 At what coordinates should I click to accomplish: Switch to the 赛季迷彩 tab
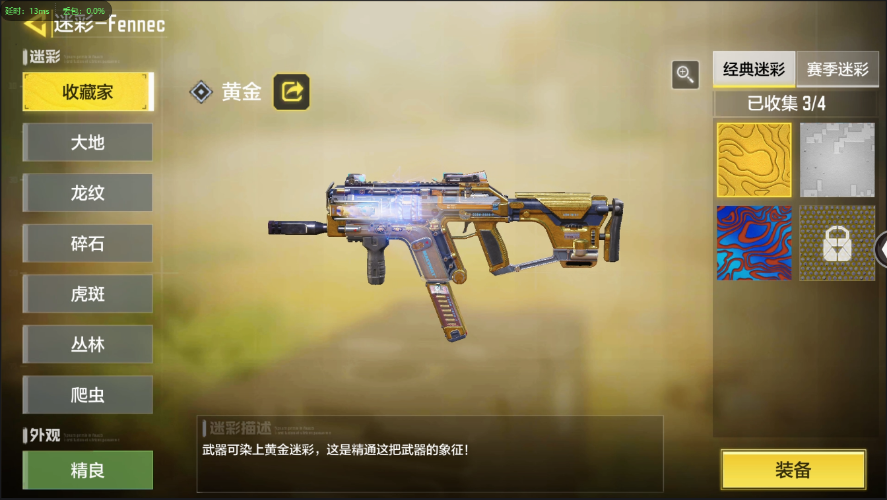coord(838,70)
